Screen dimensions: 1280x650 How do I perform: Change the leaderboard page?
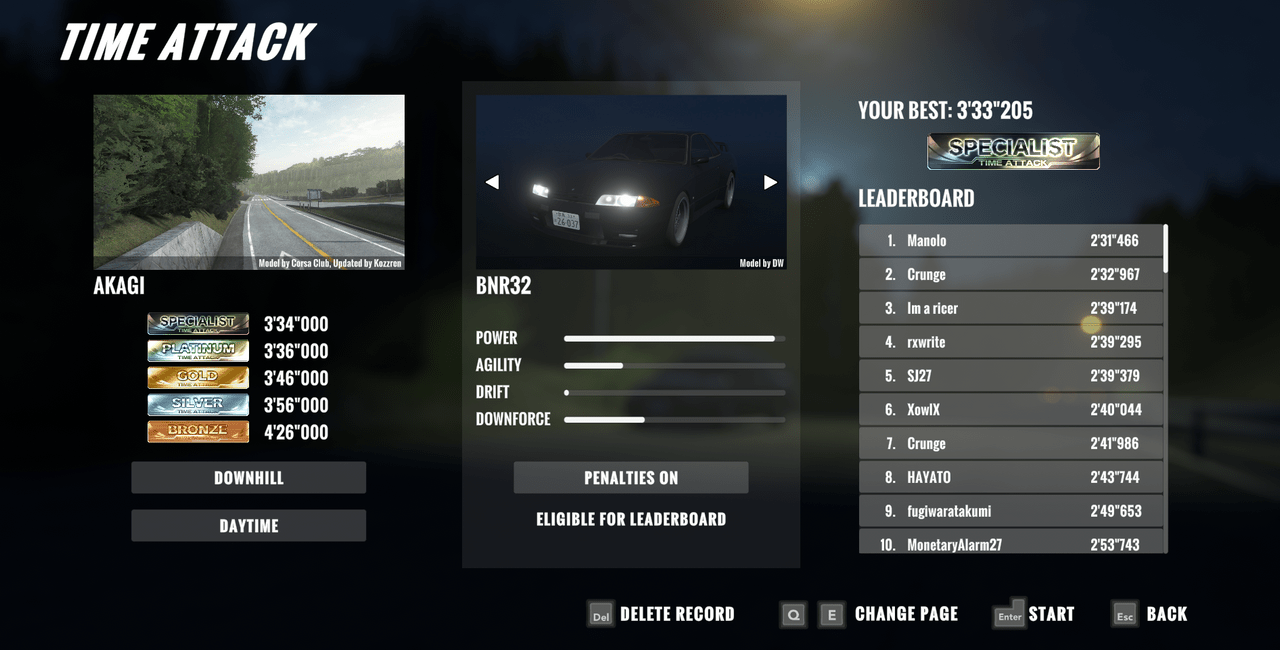point(868,614)
